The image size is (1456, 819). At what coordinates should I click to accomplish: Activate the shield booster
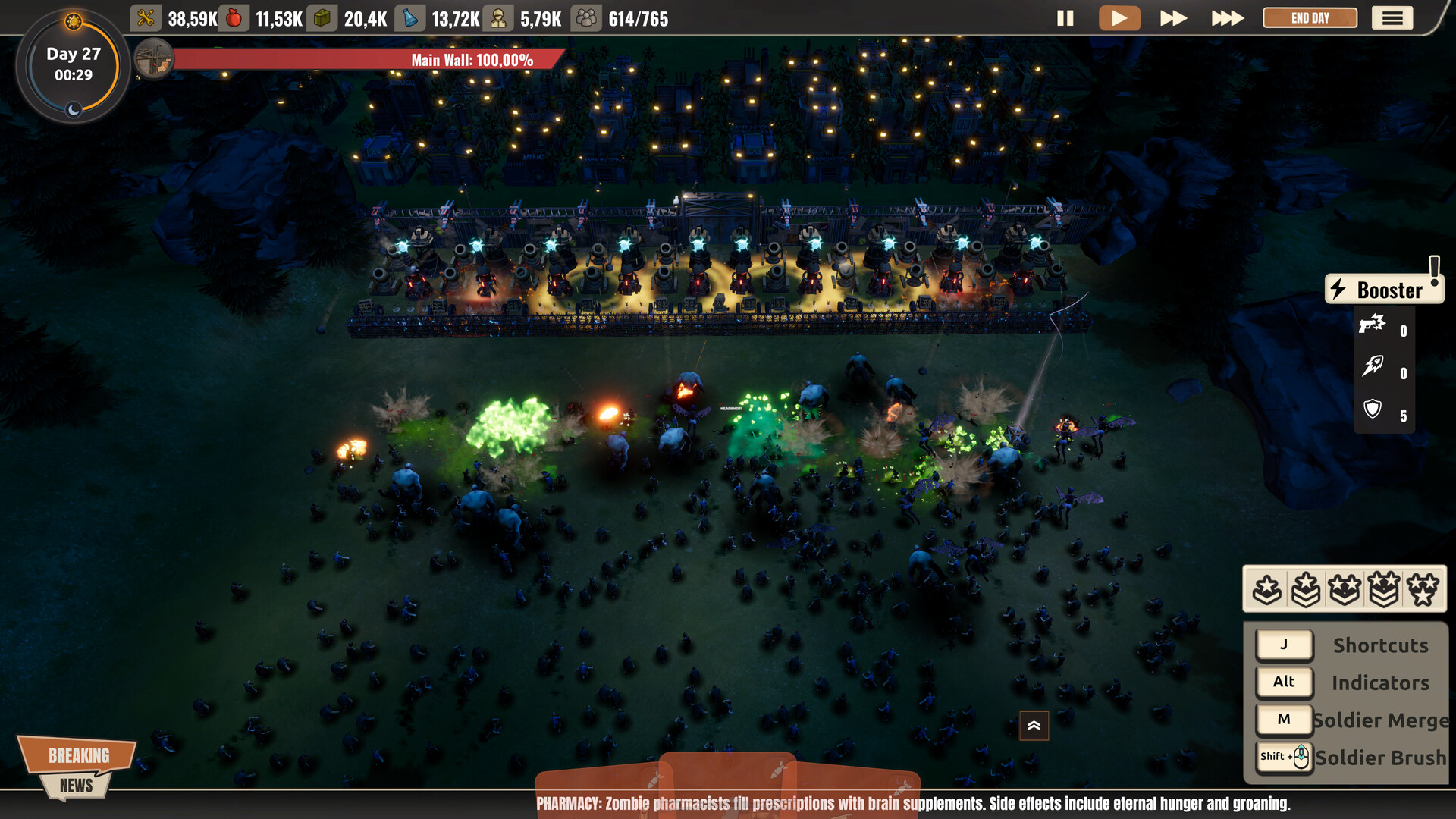tap(1373, 409)
